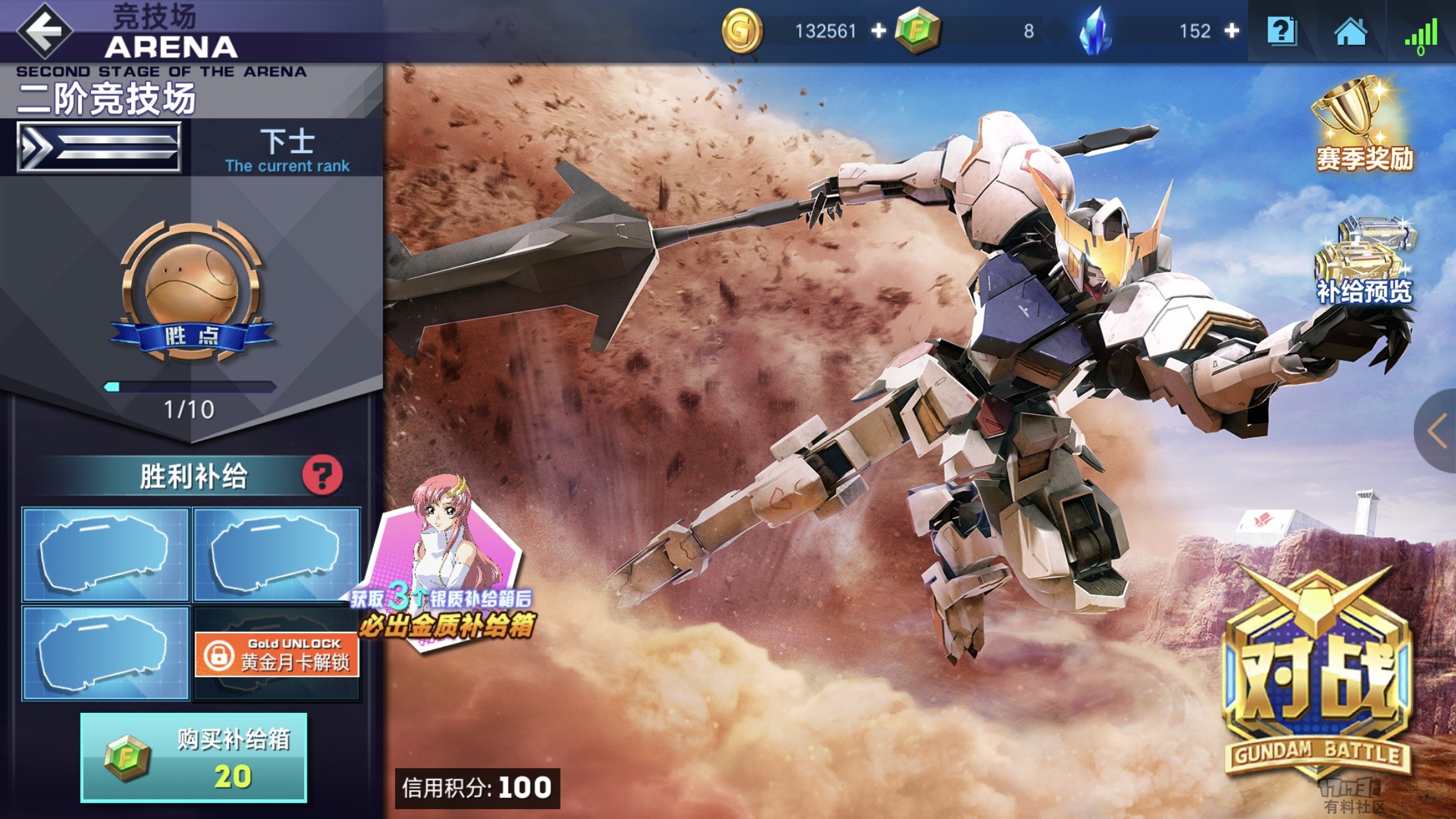Add more blue crystals with the plus
Image resolution: width=1456 pixels, height=819 pixels.
[x=1232, y=31]
